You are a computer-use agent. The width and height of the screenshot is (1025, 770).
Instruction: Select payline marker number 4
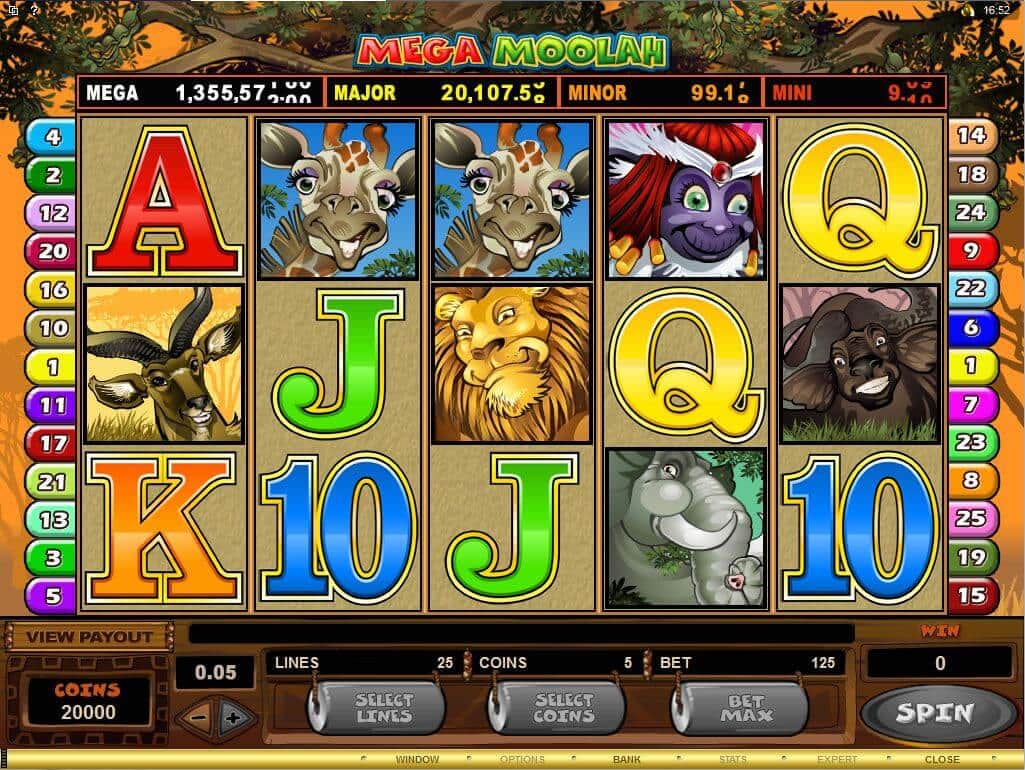tap(52, 136)
